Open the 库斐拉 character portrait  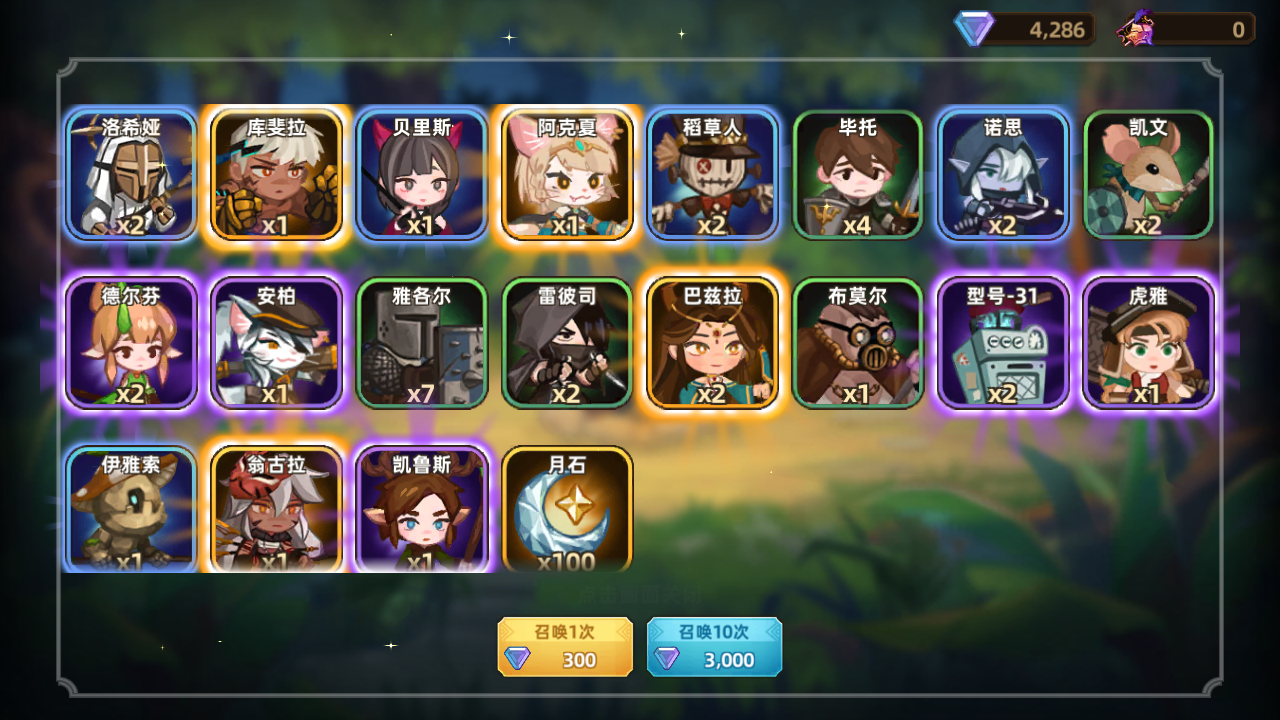coord(277,175)
